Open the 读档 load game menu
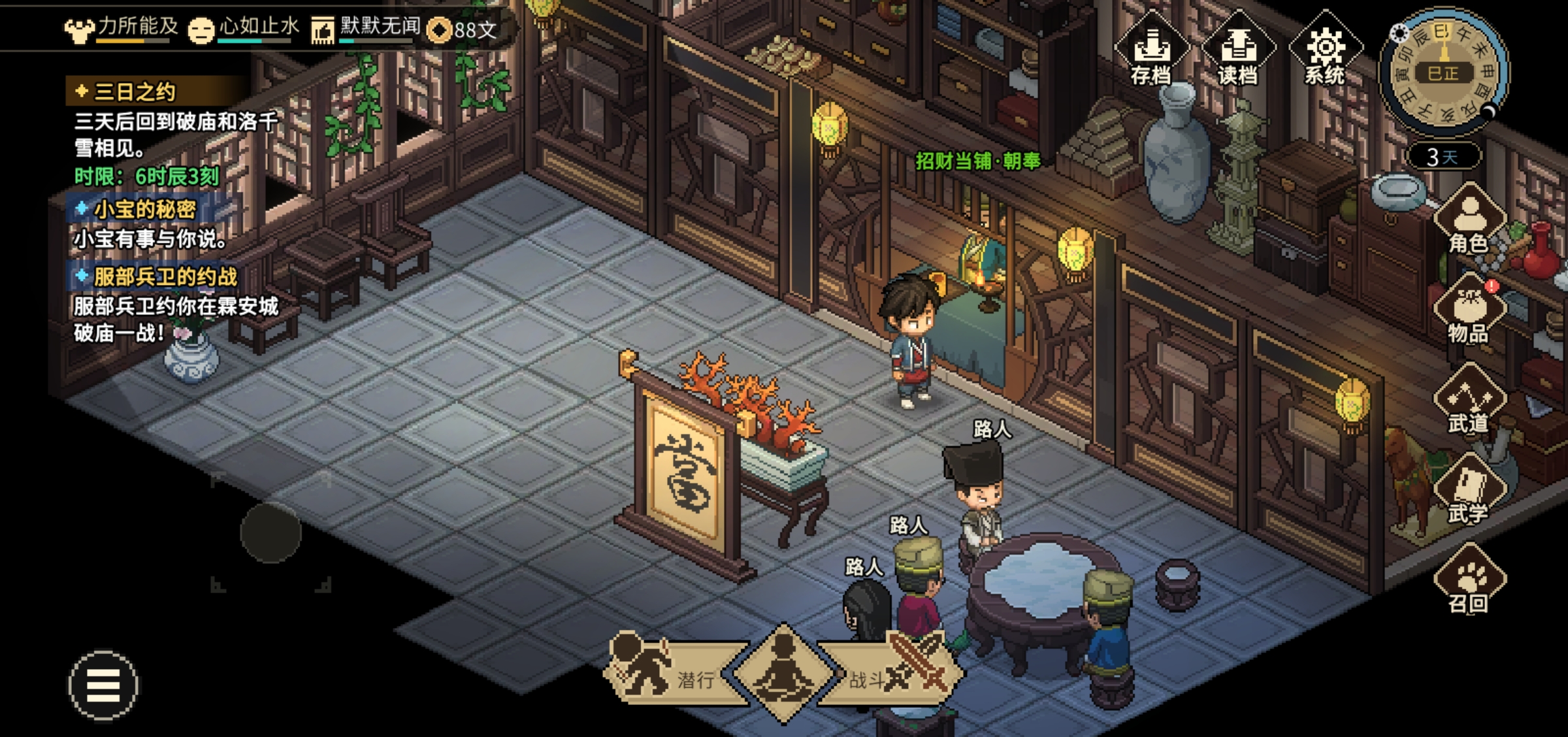Screen dimensions: 1568x737 click(x=1237, y=52)
